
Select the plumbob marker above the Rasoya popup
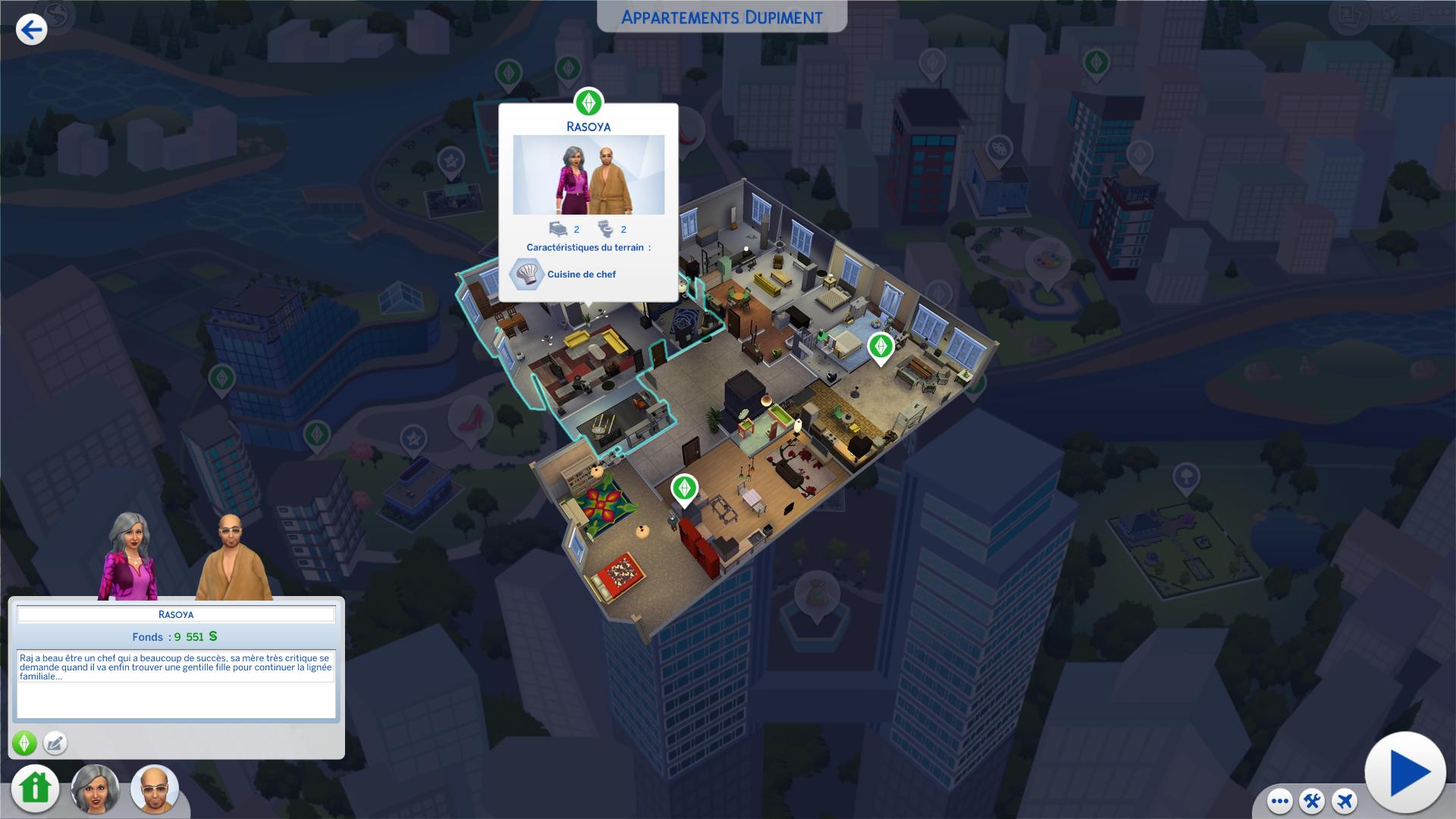(x=588, y=102)
